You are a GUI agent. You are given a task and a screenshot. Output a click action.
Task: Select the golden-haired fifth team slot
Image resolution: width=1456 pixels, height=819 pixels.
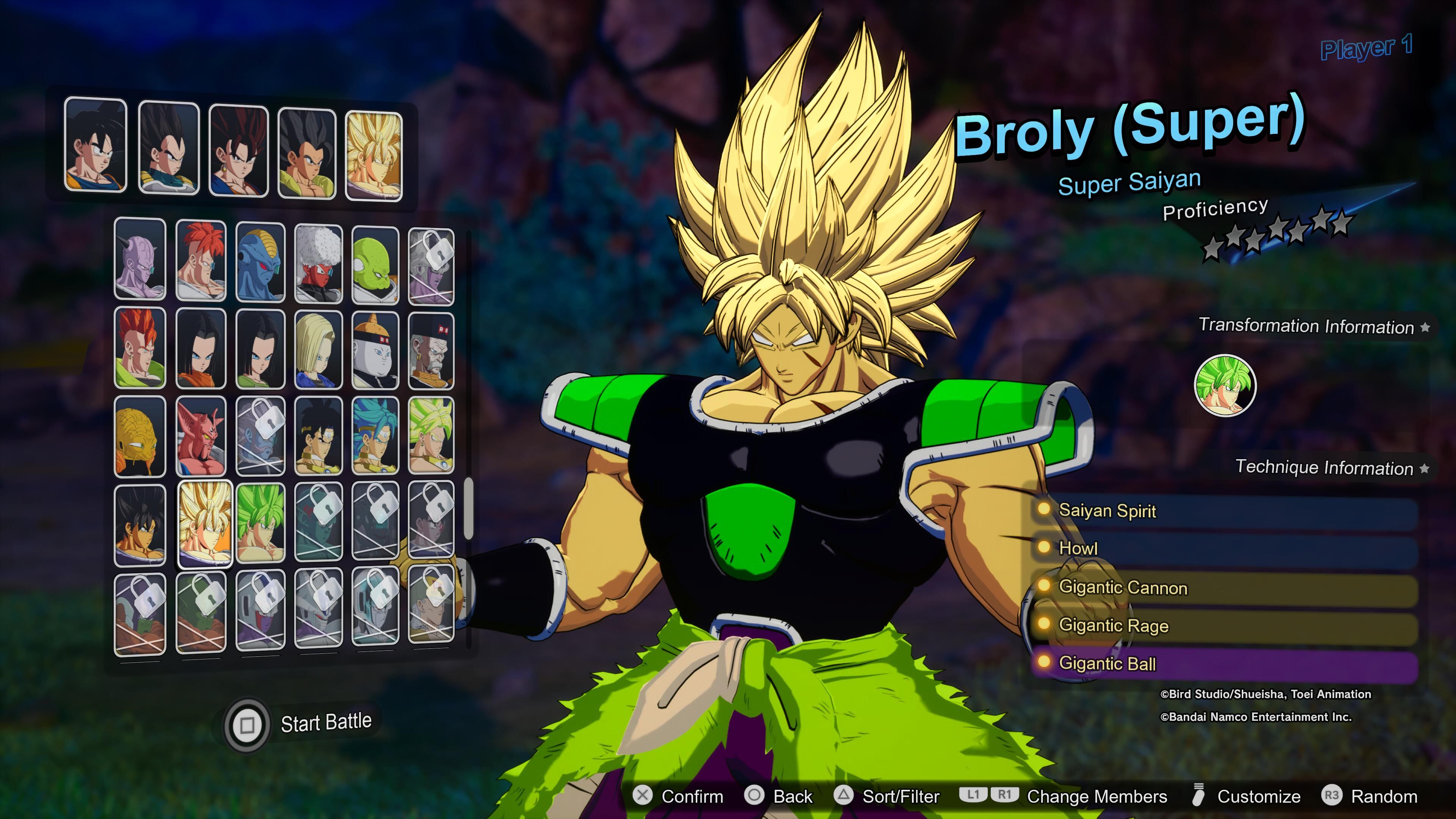point(373,156)
